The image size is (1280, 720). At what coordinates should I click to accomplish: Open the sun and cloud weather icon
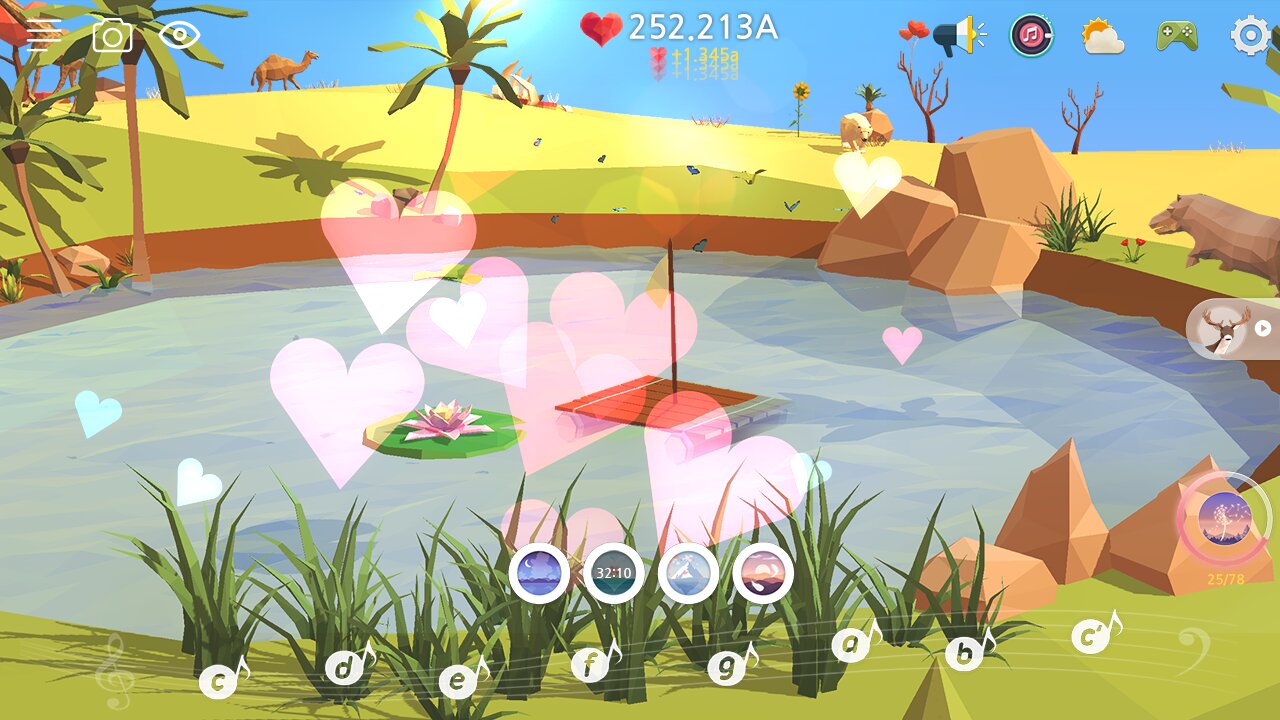tap(1102, 37)
